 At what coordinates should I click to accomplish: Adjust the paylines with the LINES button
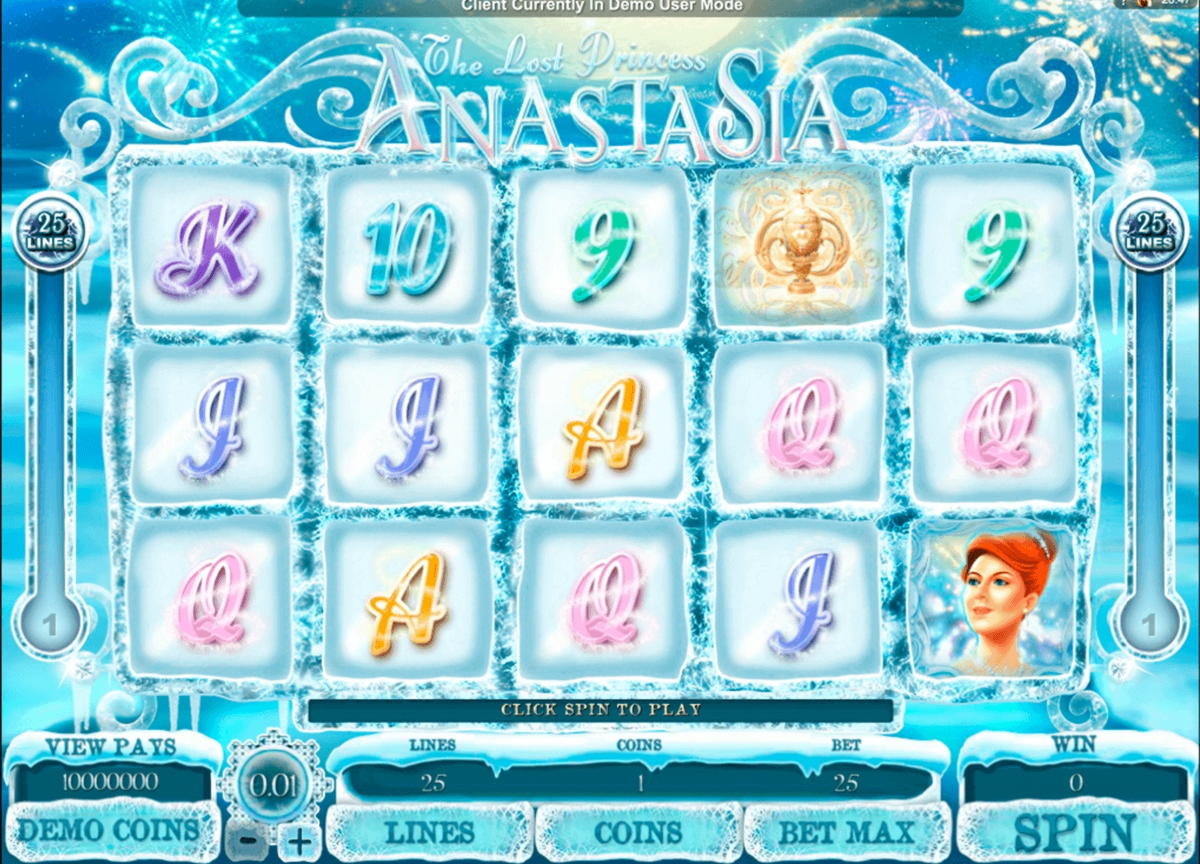tap(432, 832)
